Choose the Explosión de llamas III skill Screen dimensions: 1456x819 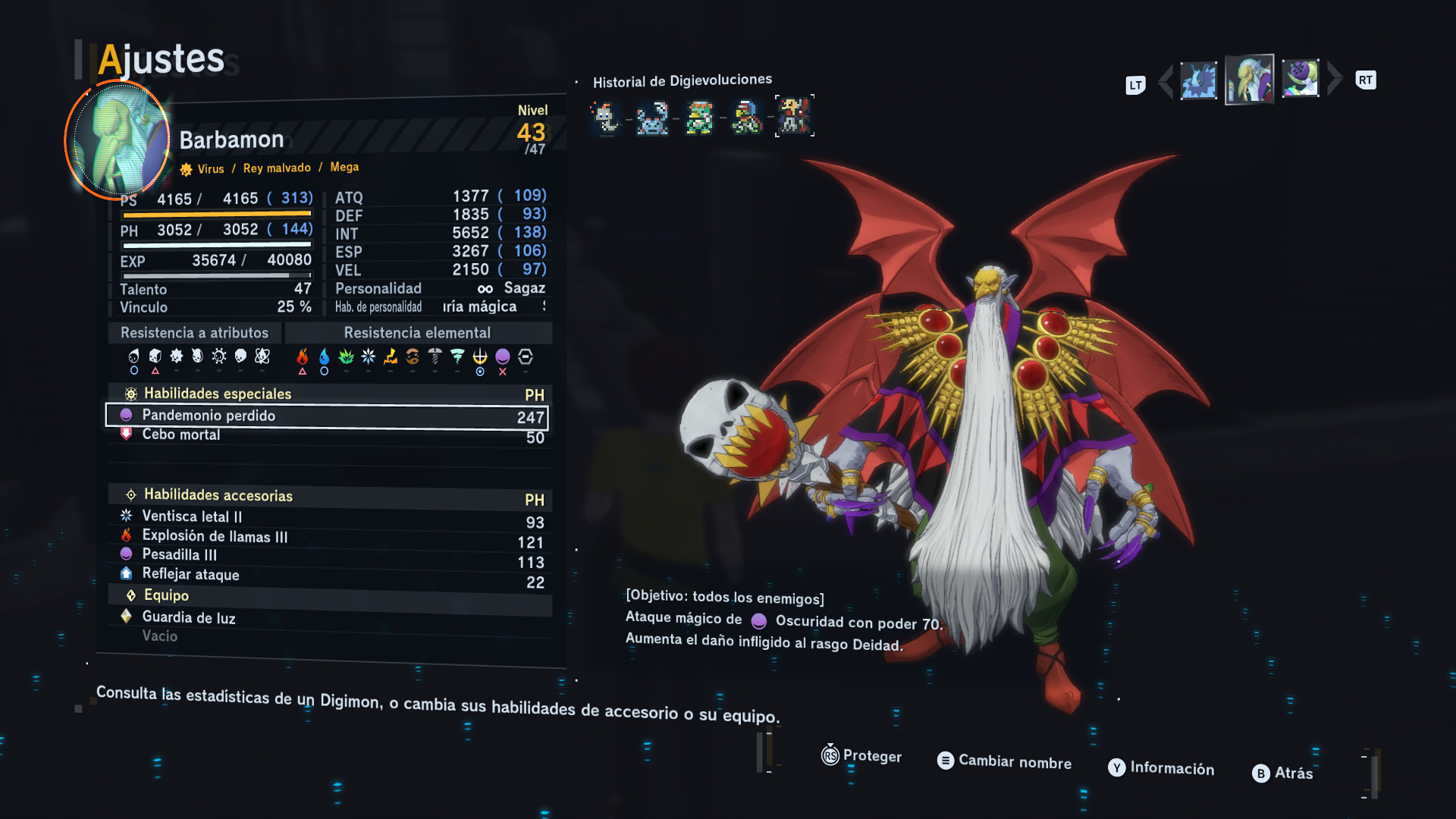click(x=326, y=537)
